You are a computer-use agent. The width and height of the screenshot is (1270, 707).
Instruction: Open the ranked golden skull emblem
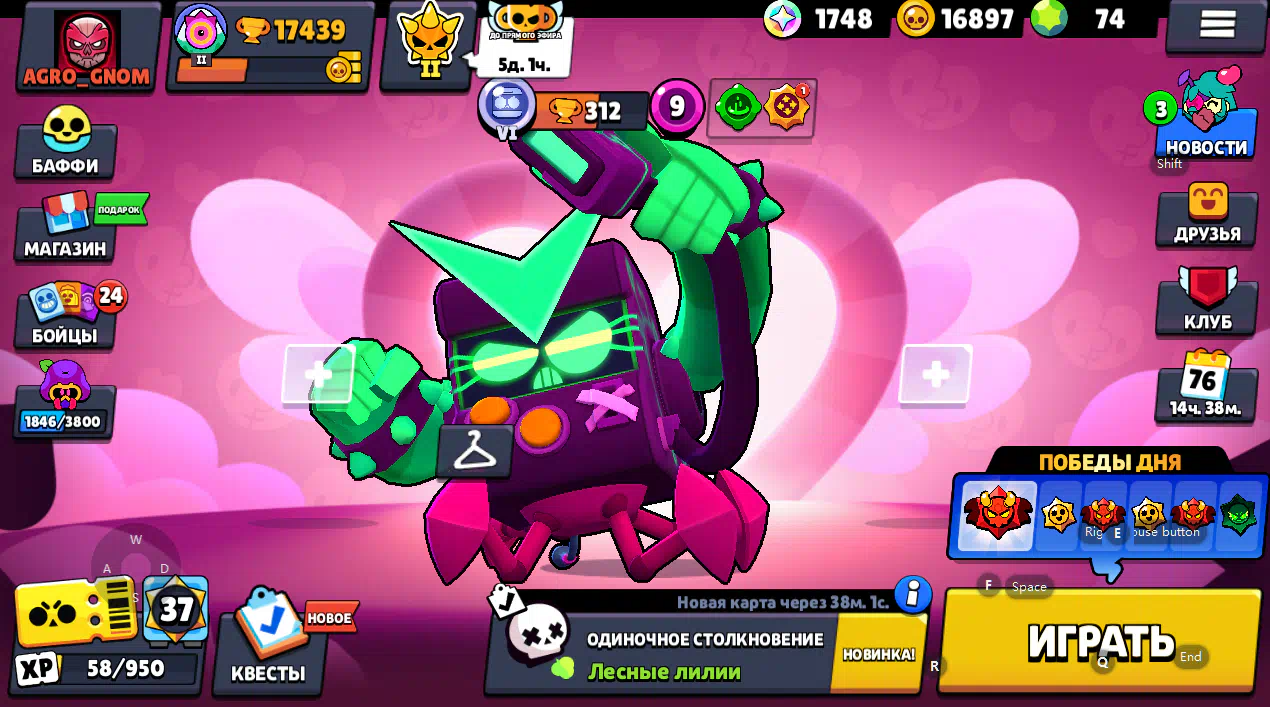[x=430, y=45]
